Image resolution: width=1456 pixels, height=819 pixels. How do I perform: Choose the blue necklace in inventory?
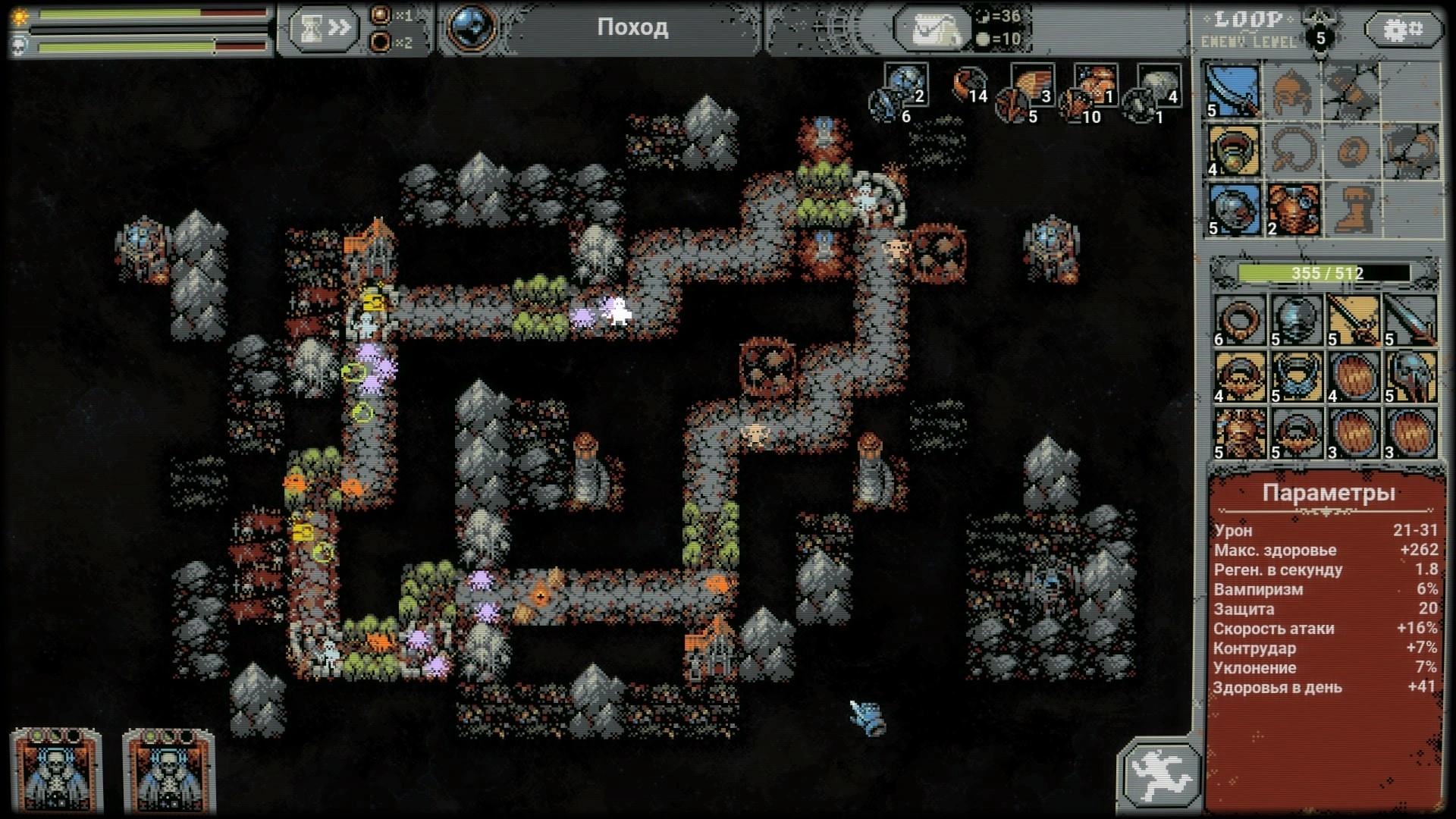click(1297, 377)
